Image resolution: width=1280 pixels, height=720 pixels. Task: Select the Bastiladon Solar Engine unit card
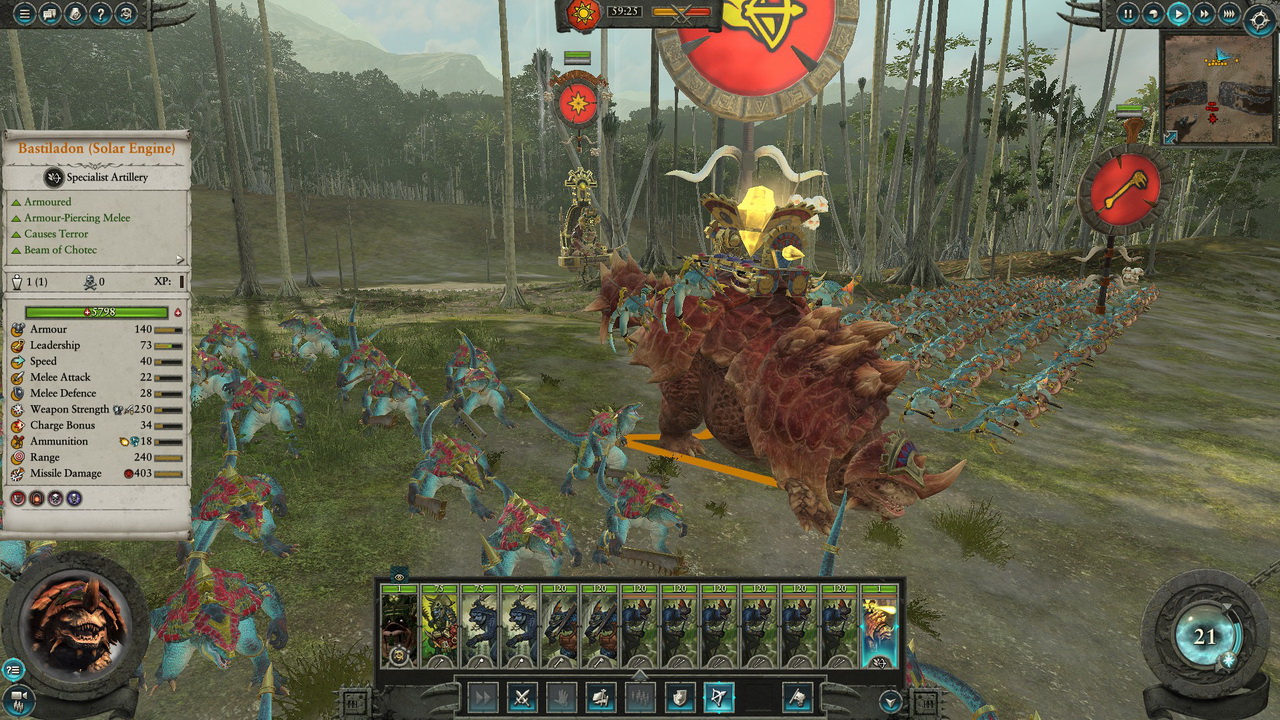tap(879, 627)
